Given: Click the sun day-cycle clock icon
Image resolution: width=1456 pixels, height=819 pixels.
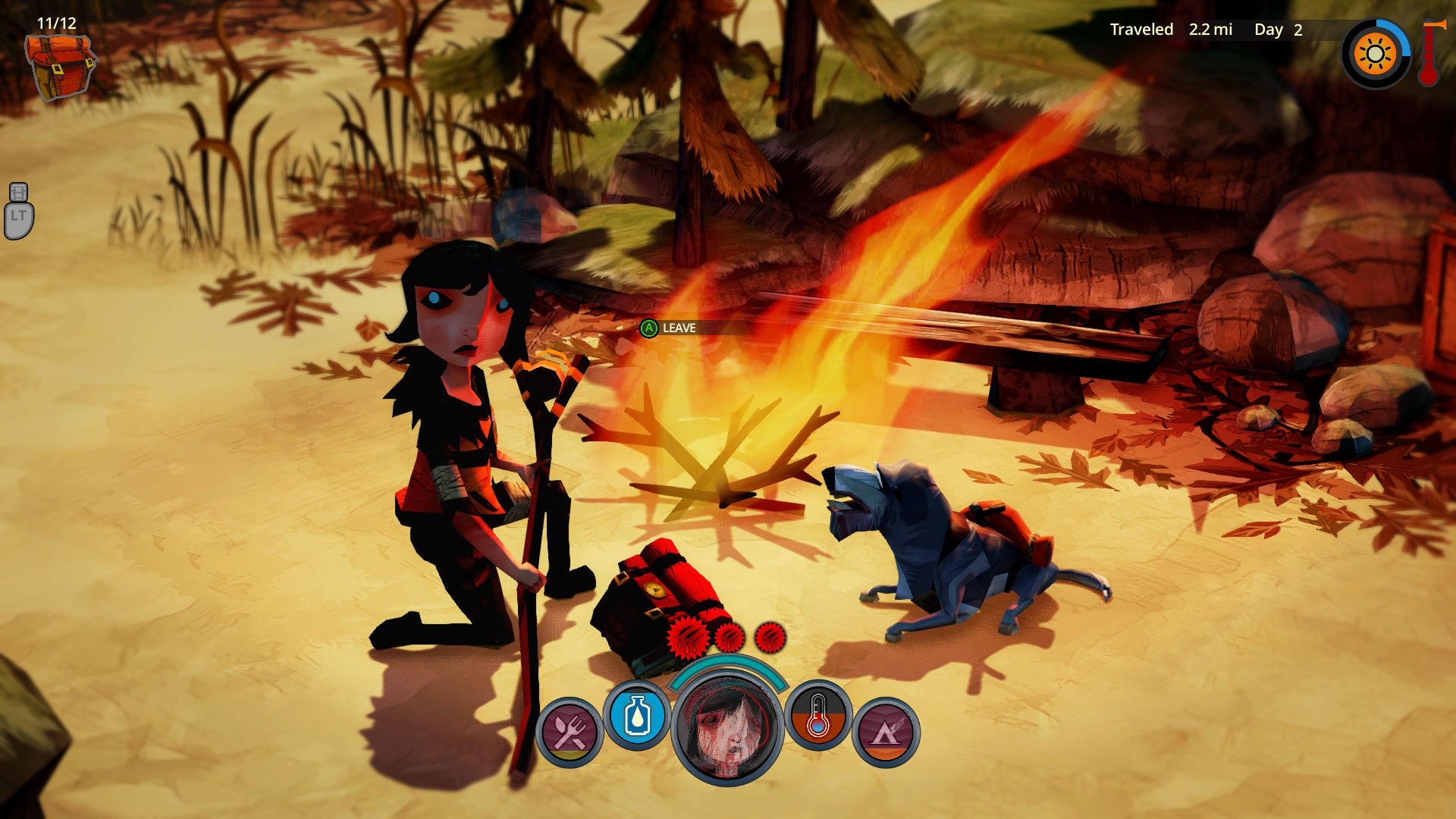Looking at the screenshot, I should tap(1375, 55).
